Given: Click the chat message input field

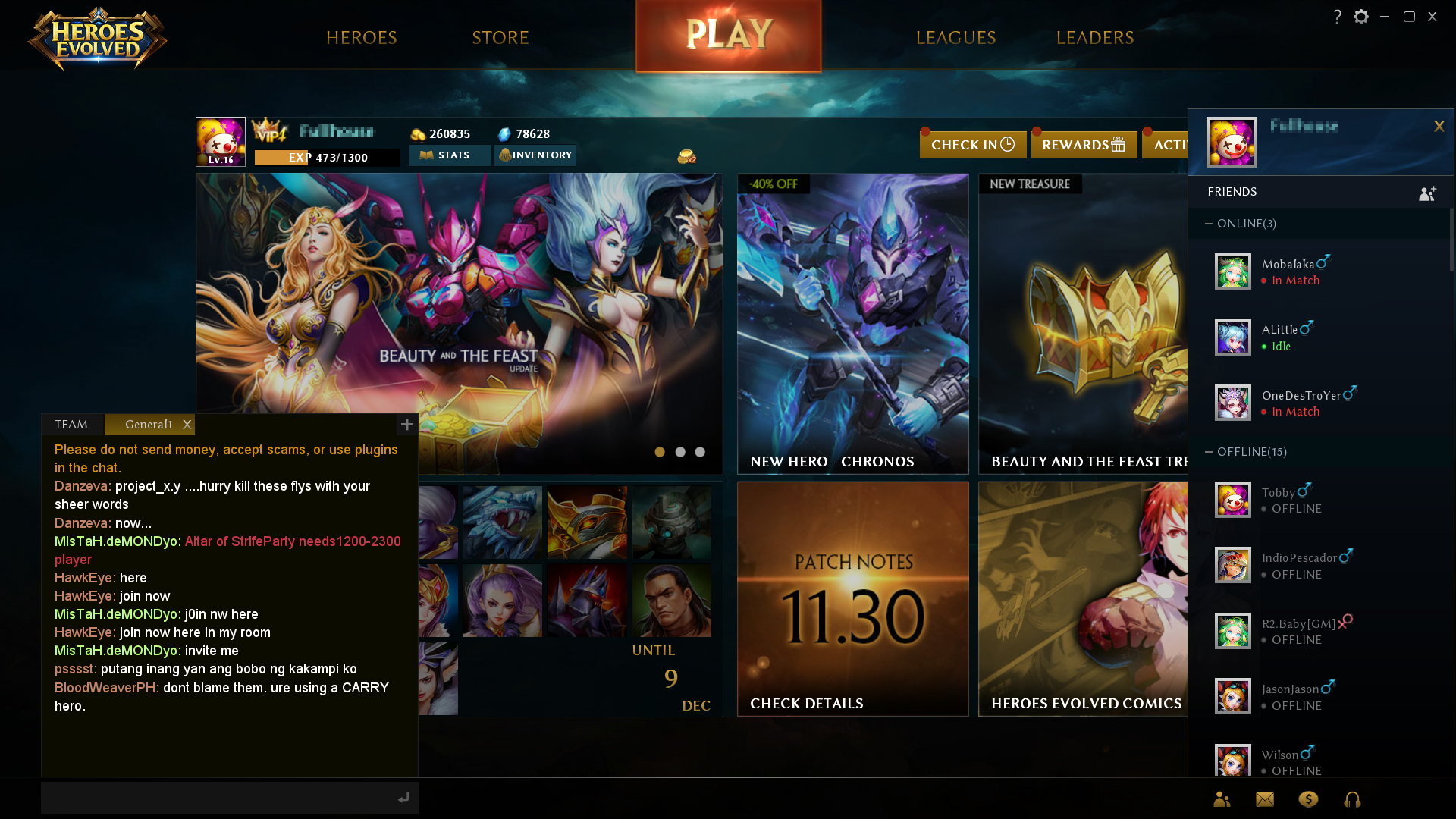Looking at the screenshot, I should tap(212, 797).
